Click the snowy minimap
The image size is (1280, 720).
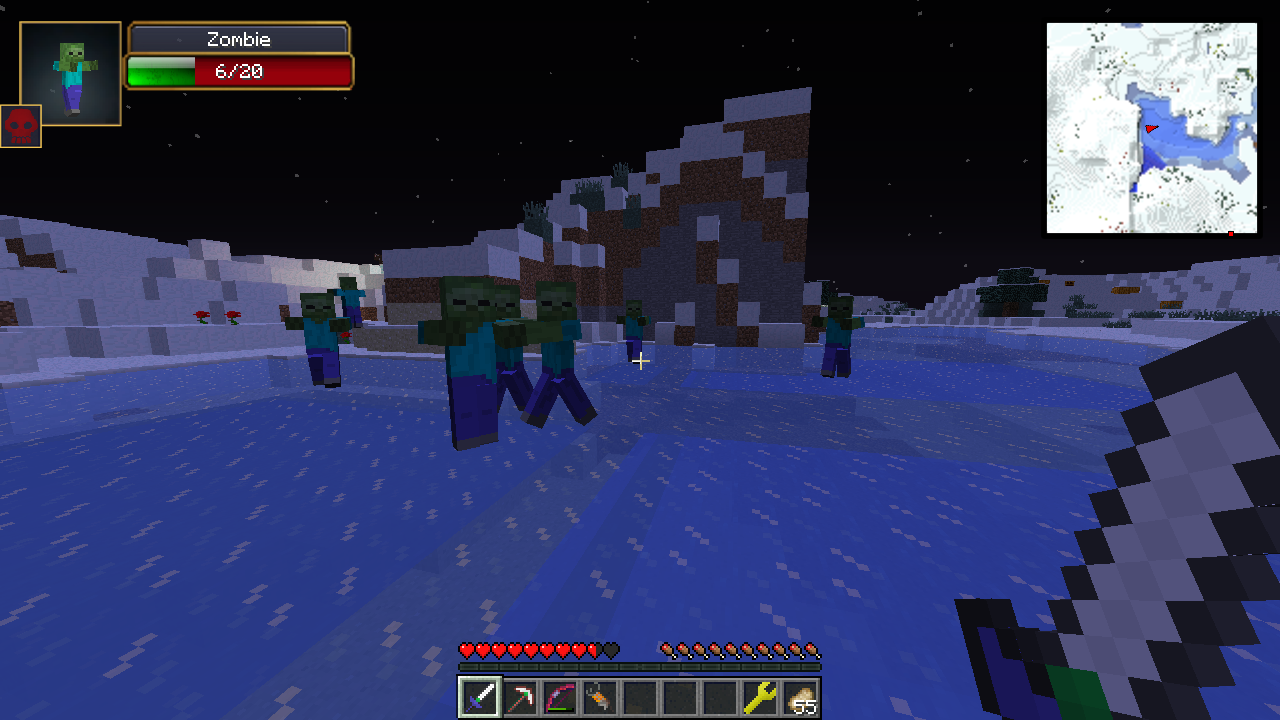pyautogui.click(x=1151, y=129)
